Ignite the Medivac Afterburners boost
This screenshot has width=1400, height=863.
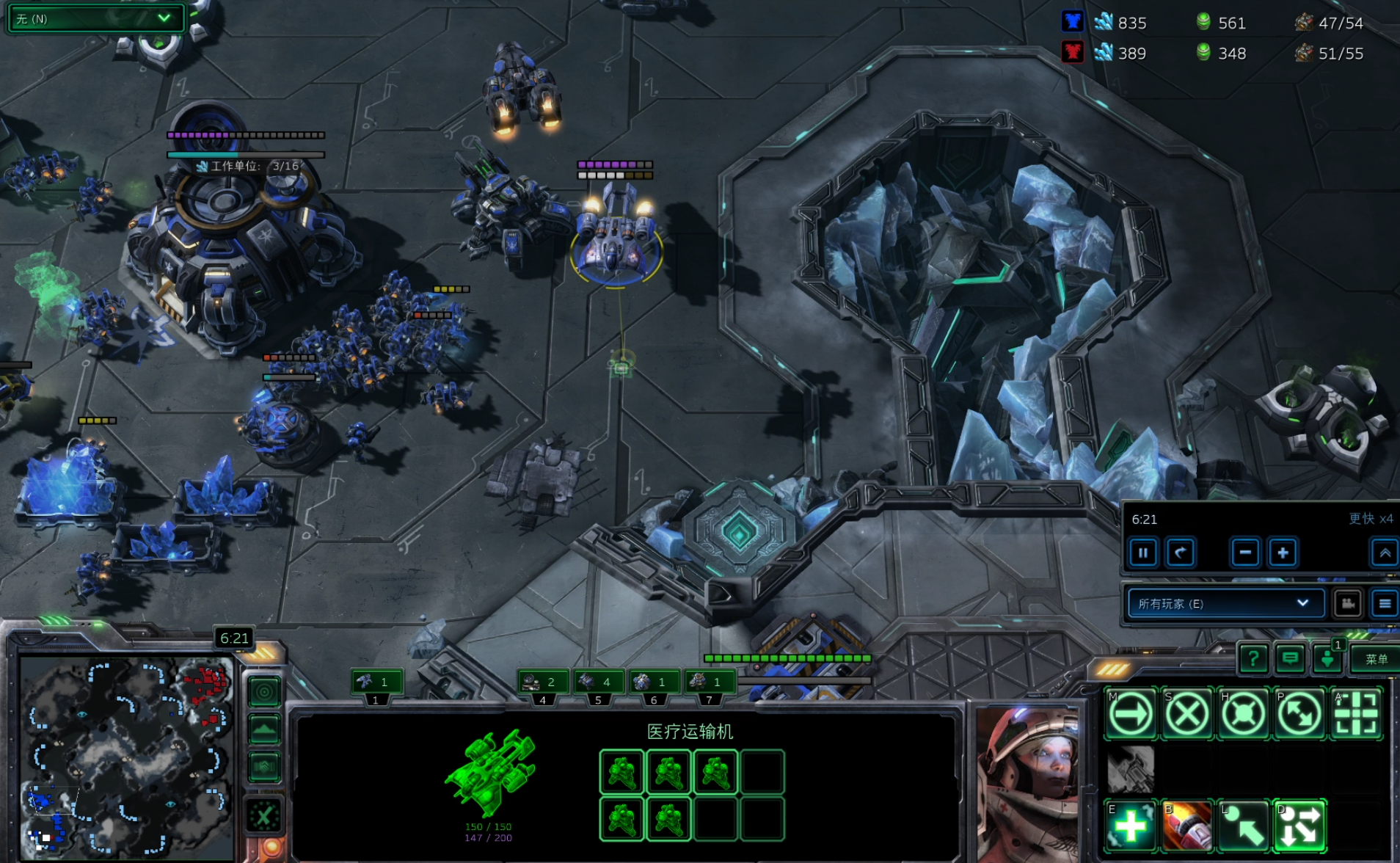click(1187, 826)
